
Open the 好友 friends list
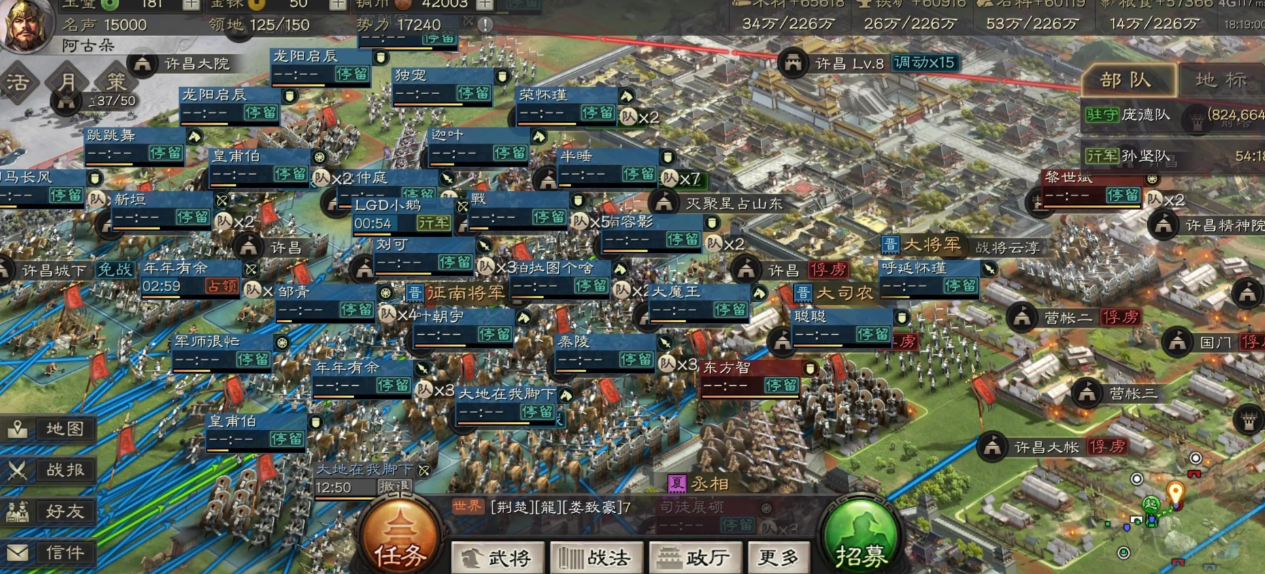pyautogui.click(x=50, y=512)
